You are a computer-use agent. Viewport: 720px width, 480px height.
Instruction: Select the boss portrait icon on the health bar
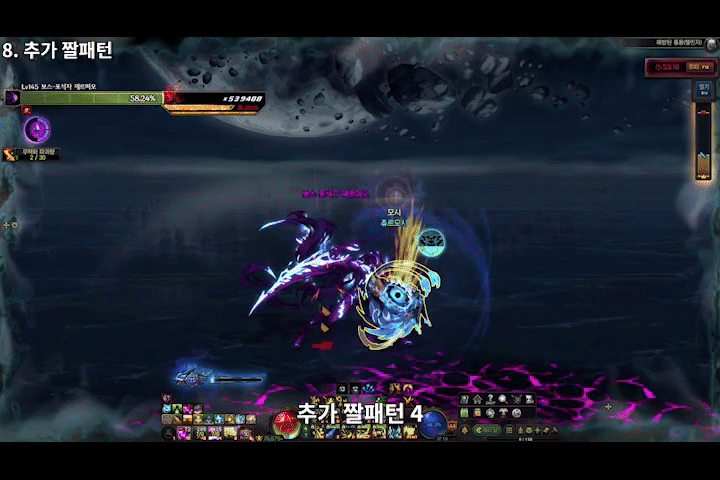[x=13, y=98]
